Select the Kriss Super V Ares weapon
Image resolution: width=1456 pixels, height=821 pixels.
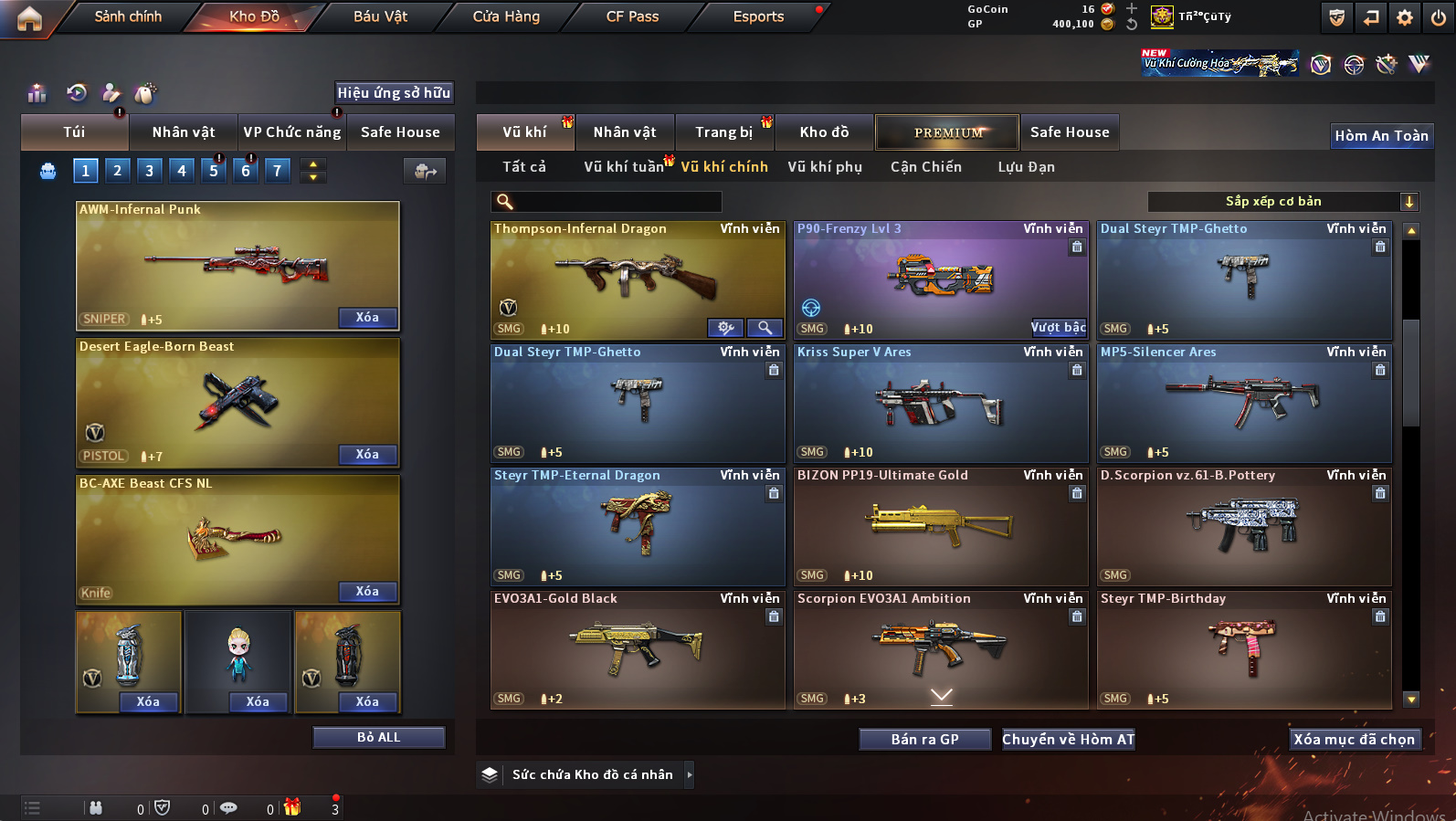[941, 403]
